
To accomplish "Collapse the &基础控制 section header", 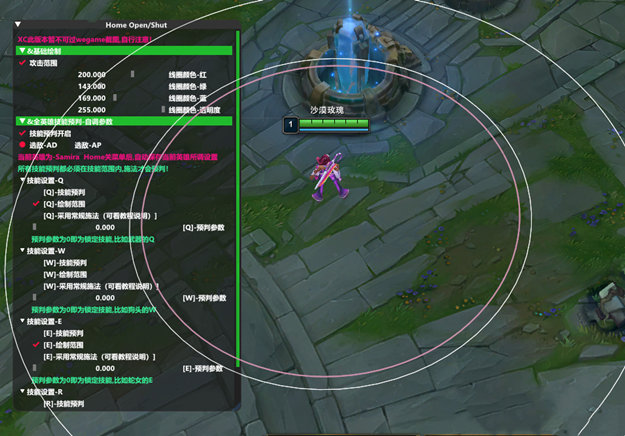I will [x=23, y=50].
